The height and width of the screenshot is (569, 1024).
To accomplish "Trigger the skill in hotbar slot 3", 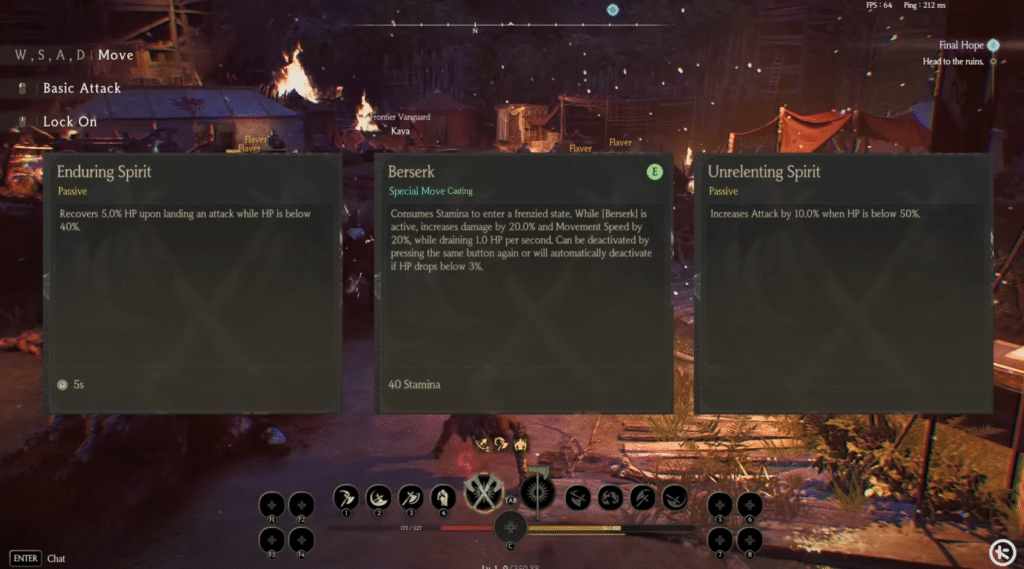I will (x=411, y=496).
